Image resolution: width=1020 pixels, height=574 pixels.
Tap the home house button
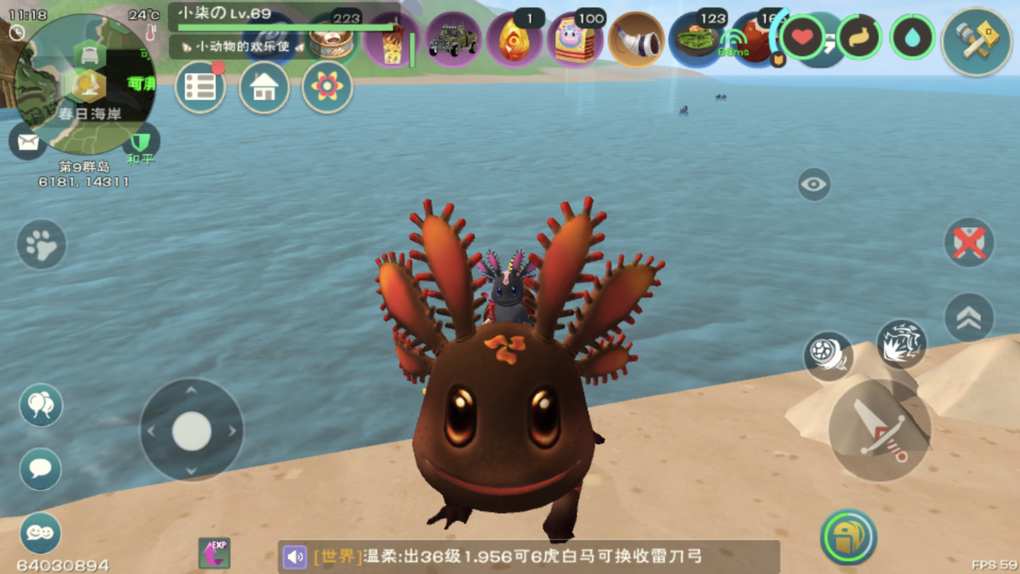(x=264, y=88)
